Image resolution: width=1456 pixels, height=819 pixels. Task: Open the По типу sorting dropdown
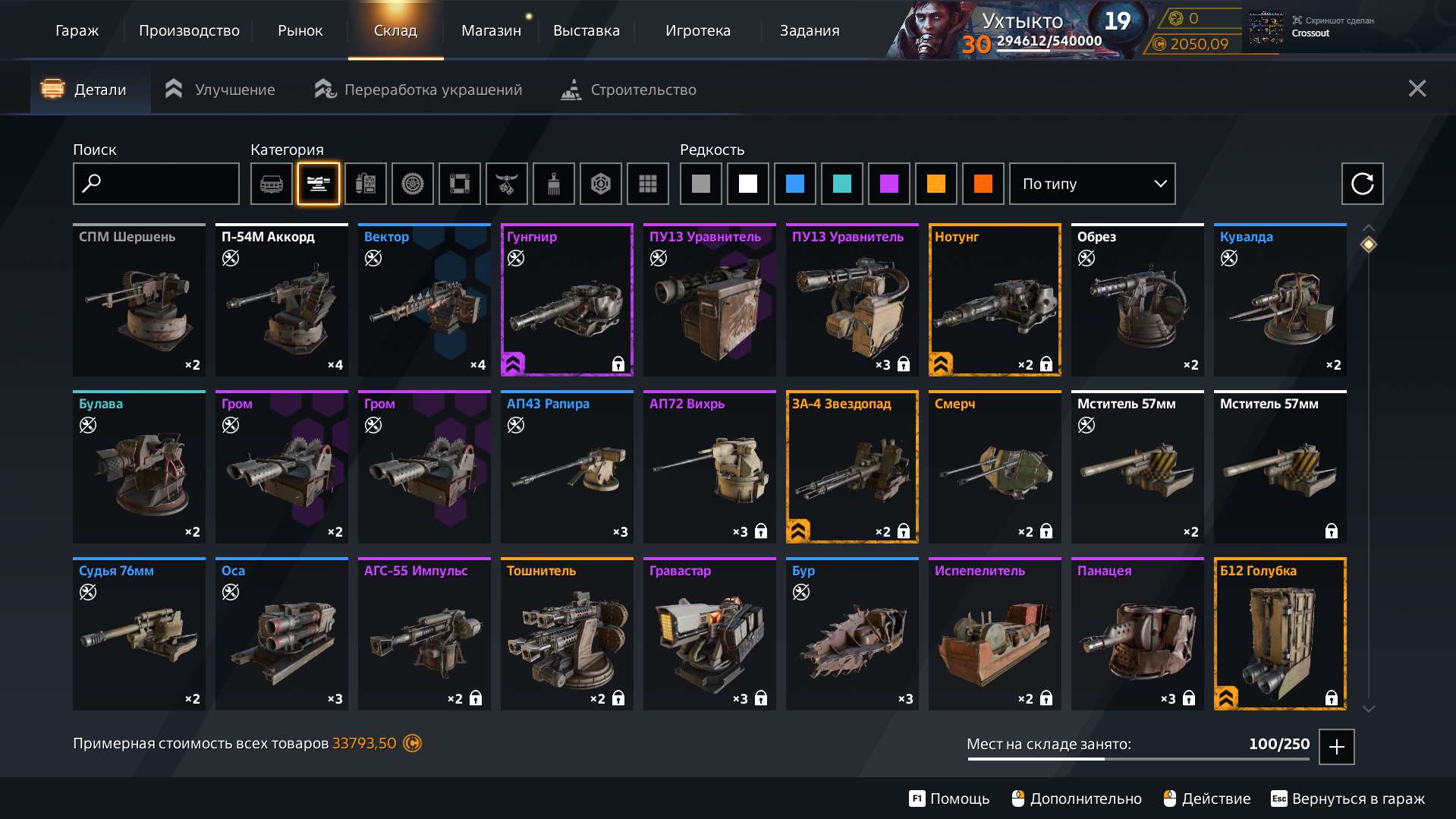click(x=1092, y=184)
